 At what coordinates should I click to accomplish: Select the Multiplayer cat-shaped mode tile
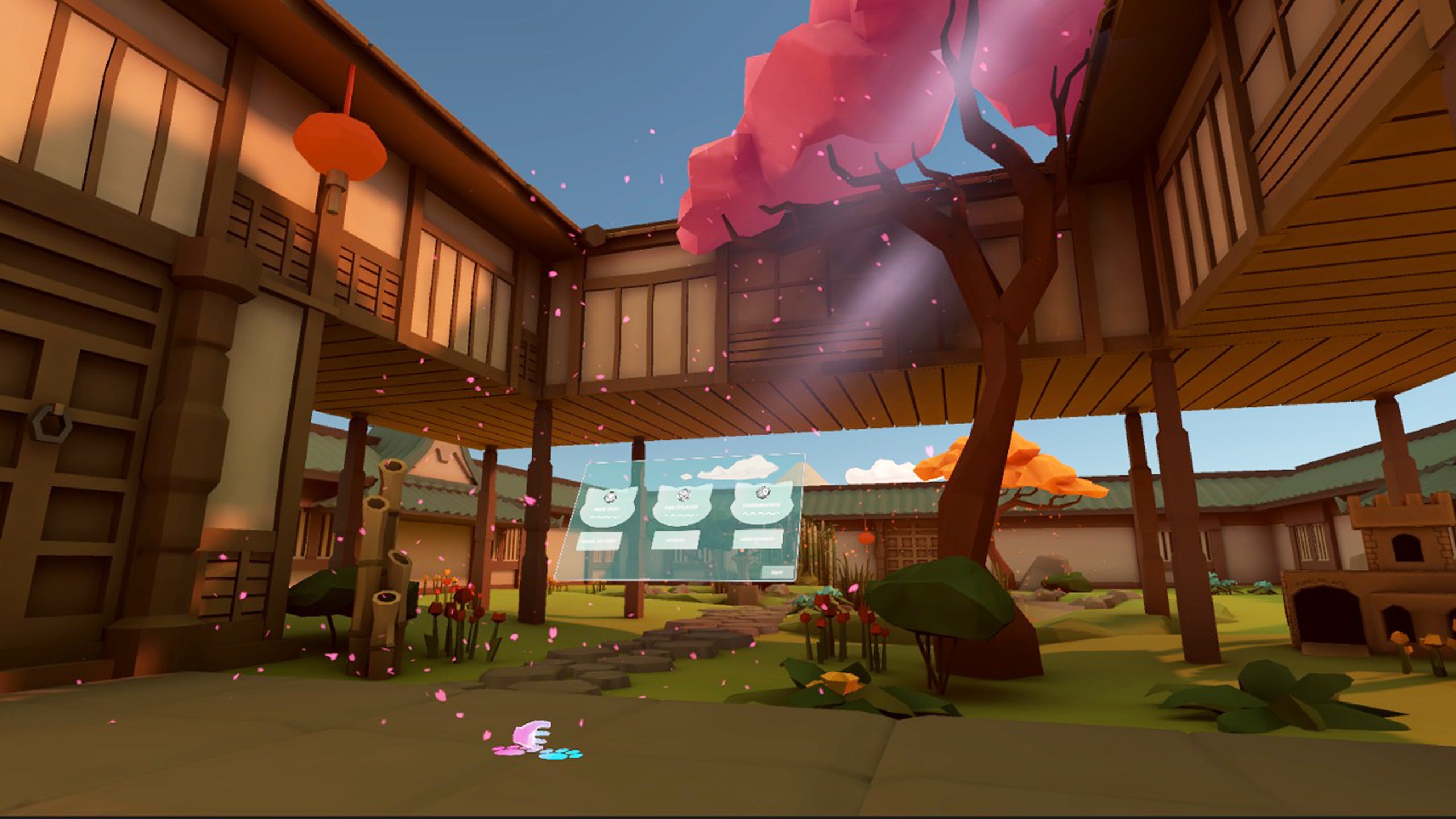coord(681,505)
